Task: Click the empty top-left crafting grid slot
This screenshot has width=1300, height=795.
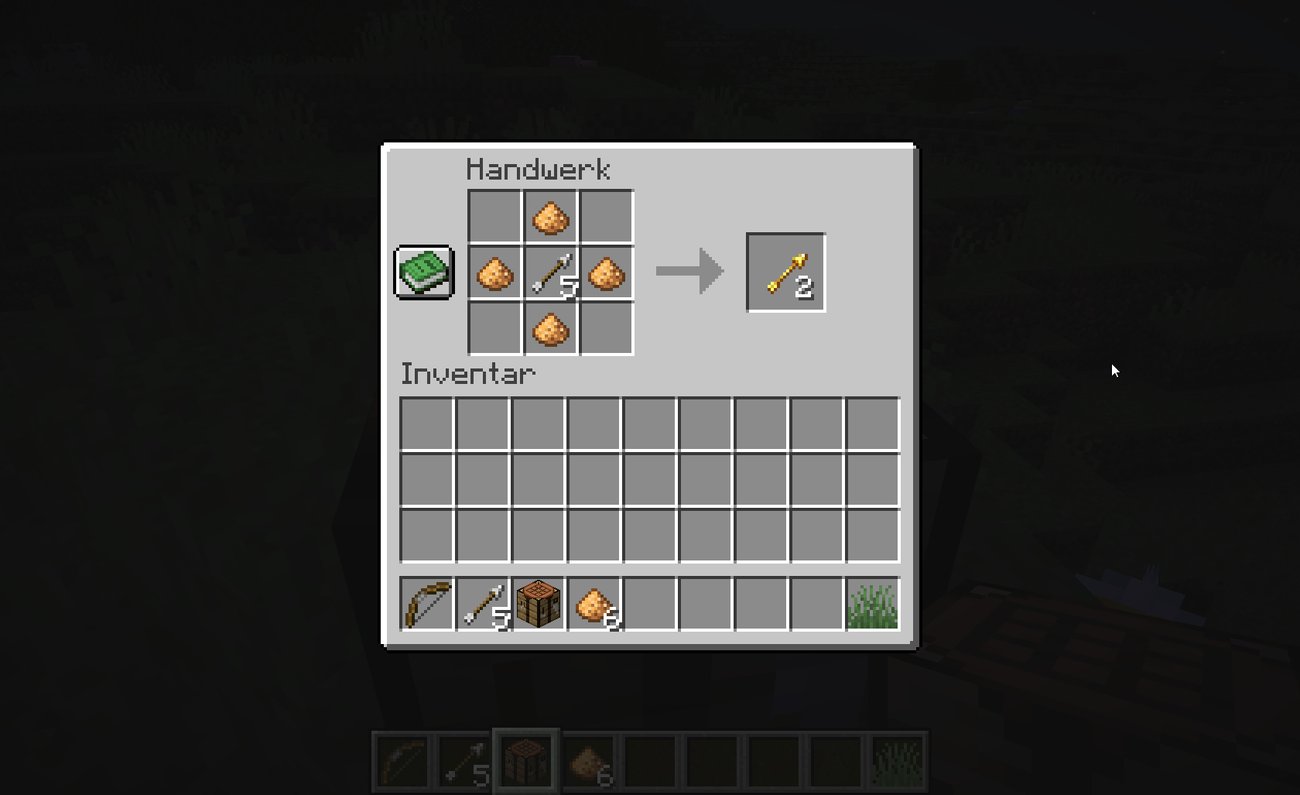Action: tap(494, 215)
